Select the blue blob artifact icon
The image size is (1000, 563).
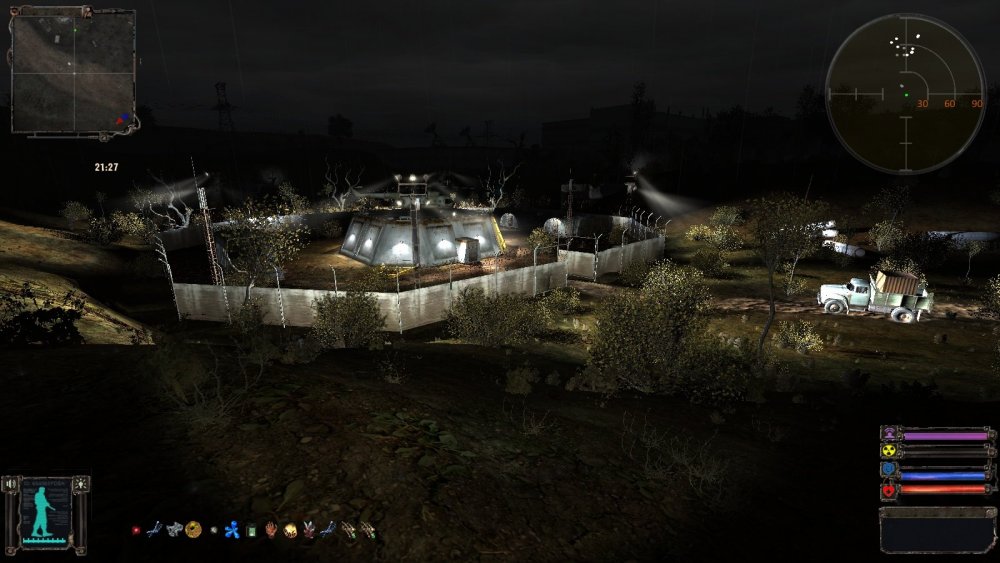click(231, 530)
